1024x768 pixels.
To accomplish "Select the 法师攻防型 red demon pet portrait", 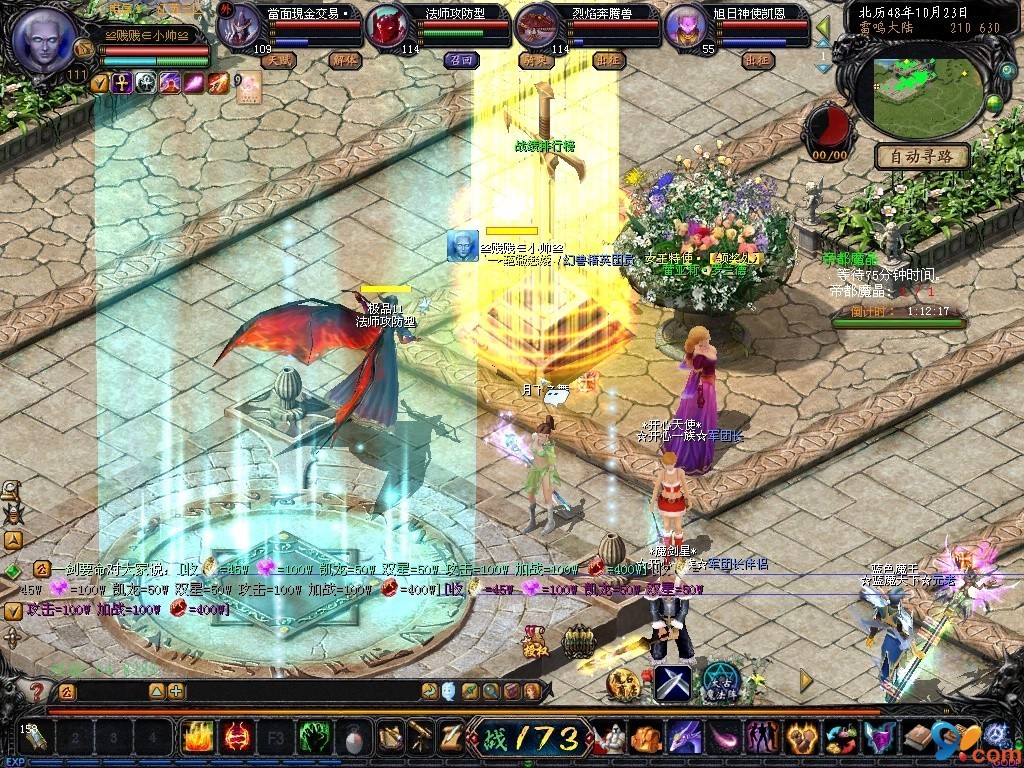I will (385, 27).
